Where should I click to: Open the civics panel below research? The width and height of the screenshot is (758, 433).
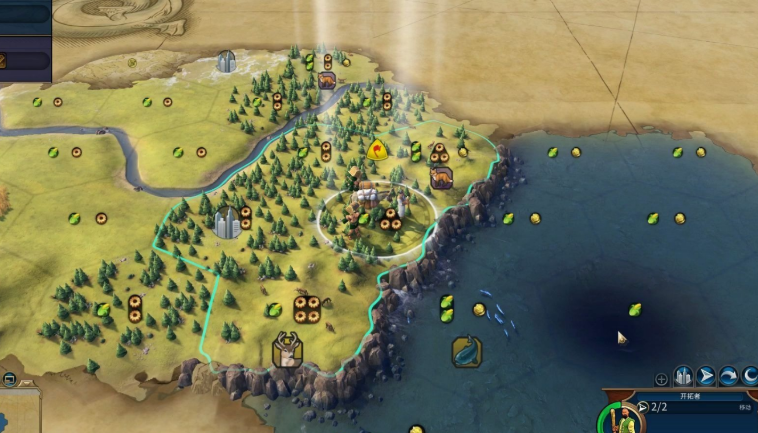coord(24,60)
